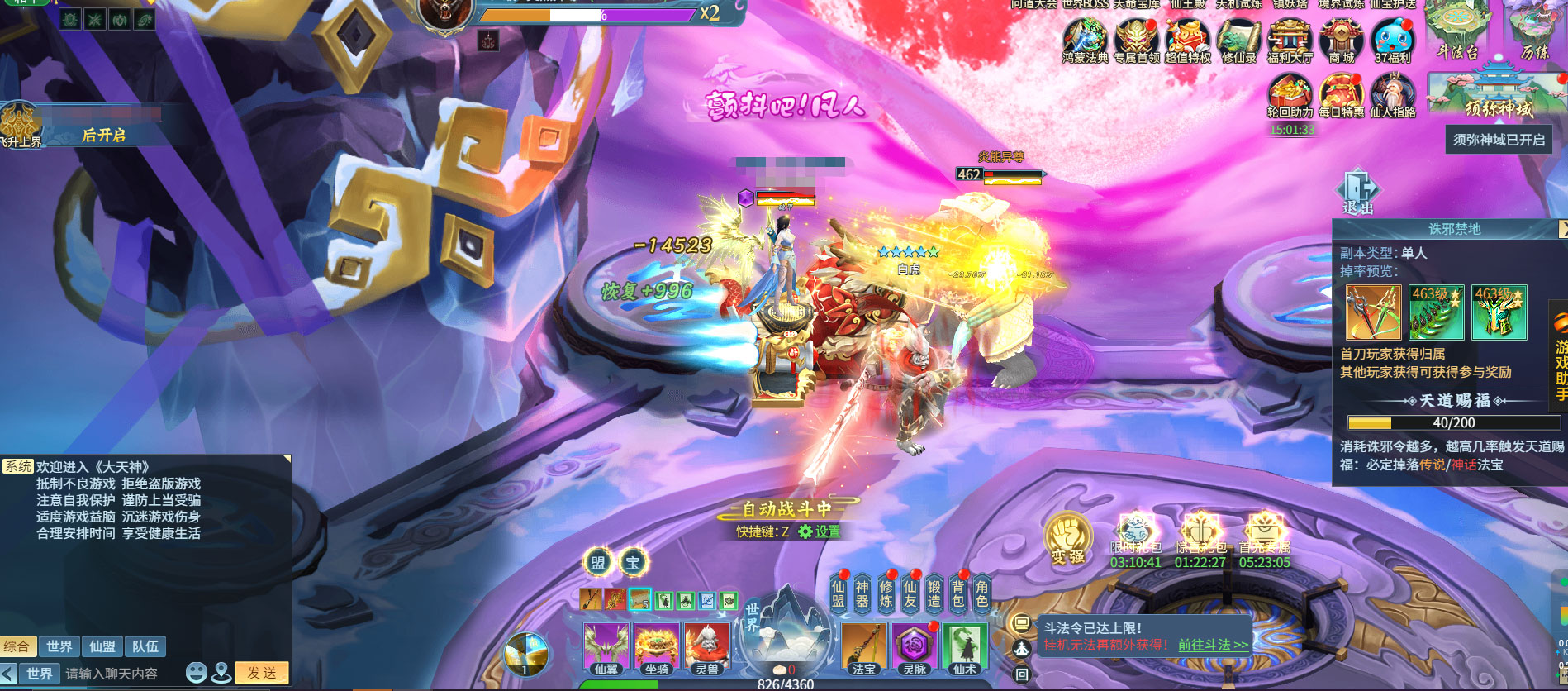
Task: Select the 仙翼 wings slot
Action: pos(606,648)
